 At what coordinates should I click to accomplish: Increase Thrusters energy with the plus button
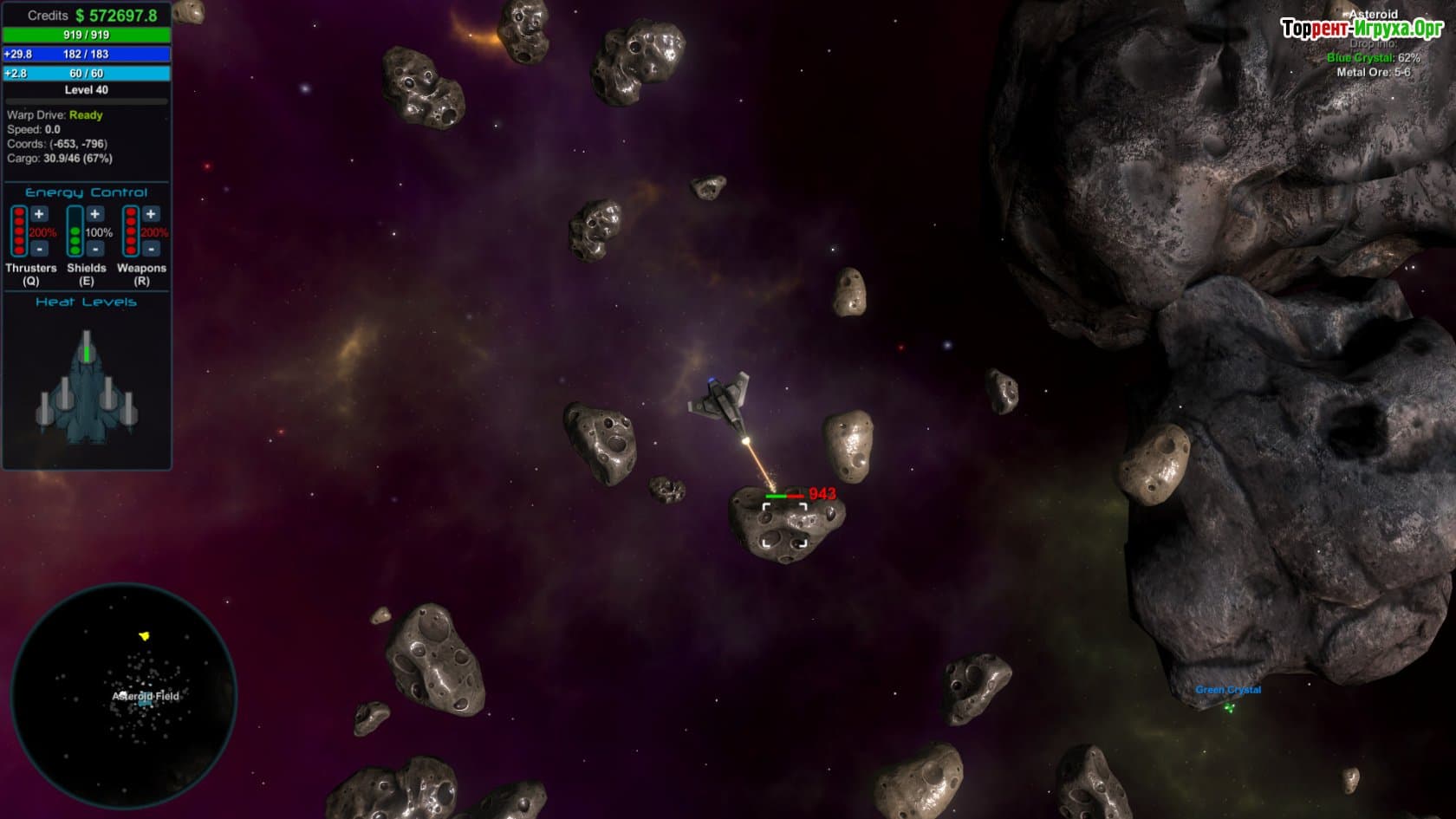tap(39, 214)
